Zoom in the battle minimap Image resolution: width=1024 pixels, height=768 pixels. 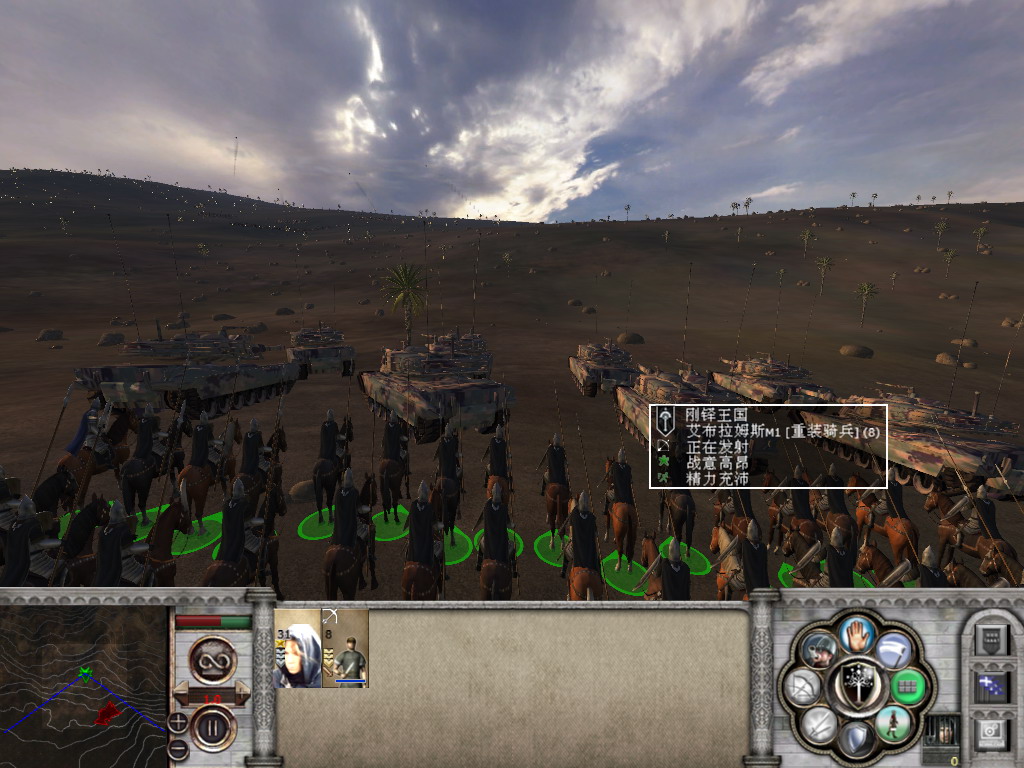pyautogui.click(x=177, y=721)
